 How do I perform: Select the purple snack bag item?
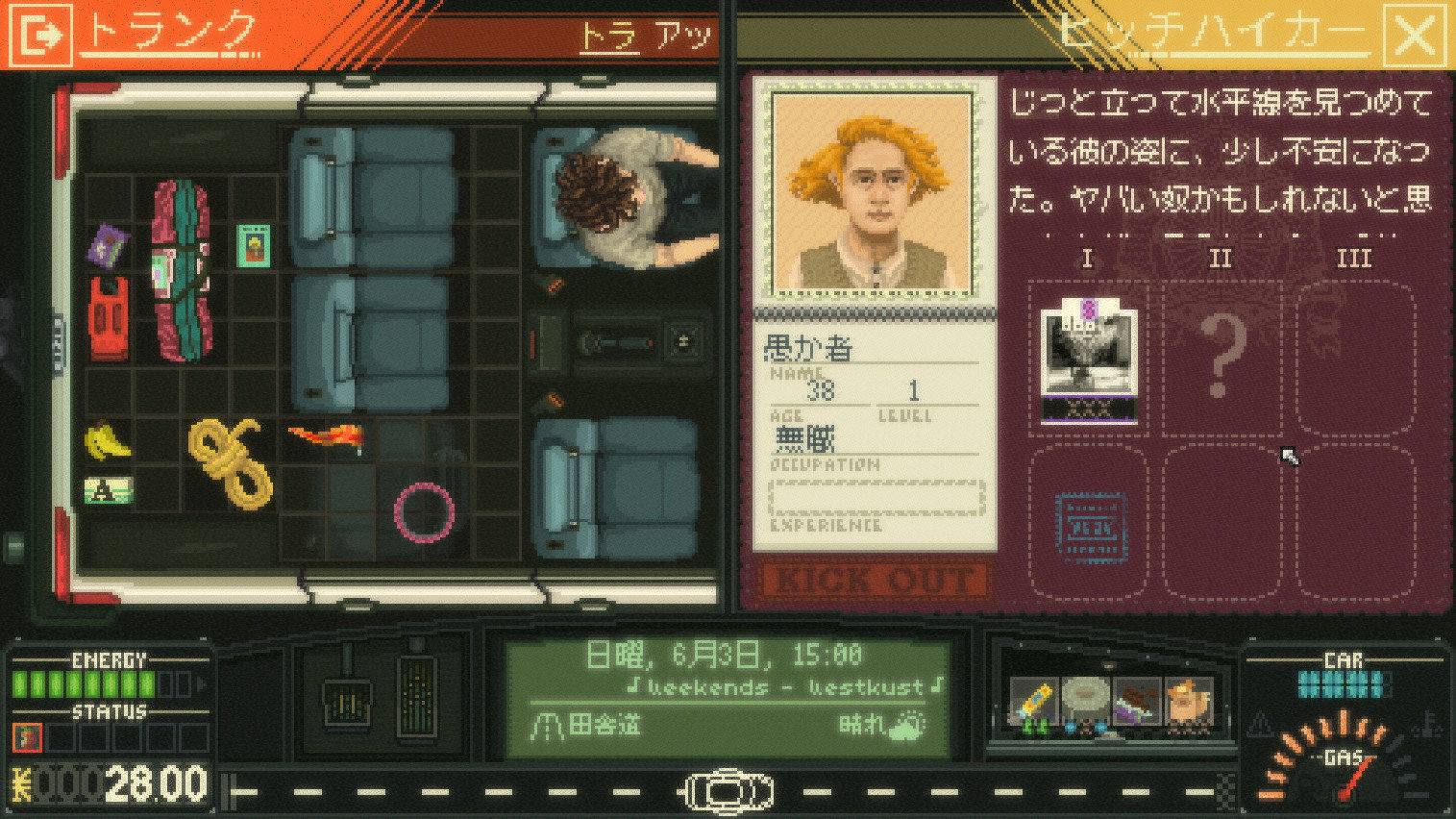(109, 246)
